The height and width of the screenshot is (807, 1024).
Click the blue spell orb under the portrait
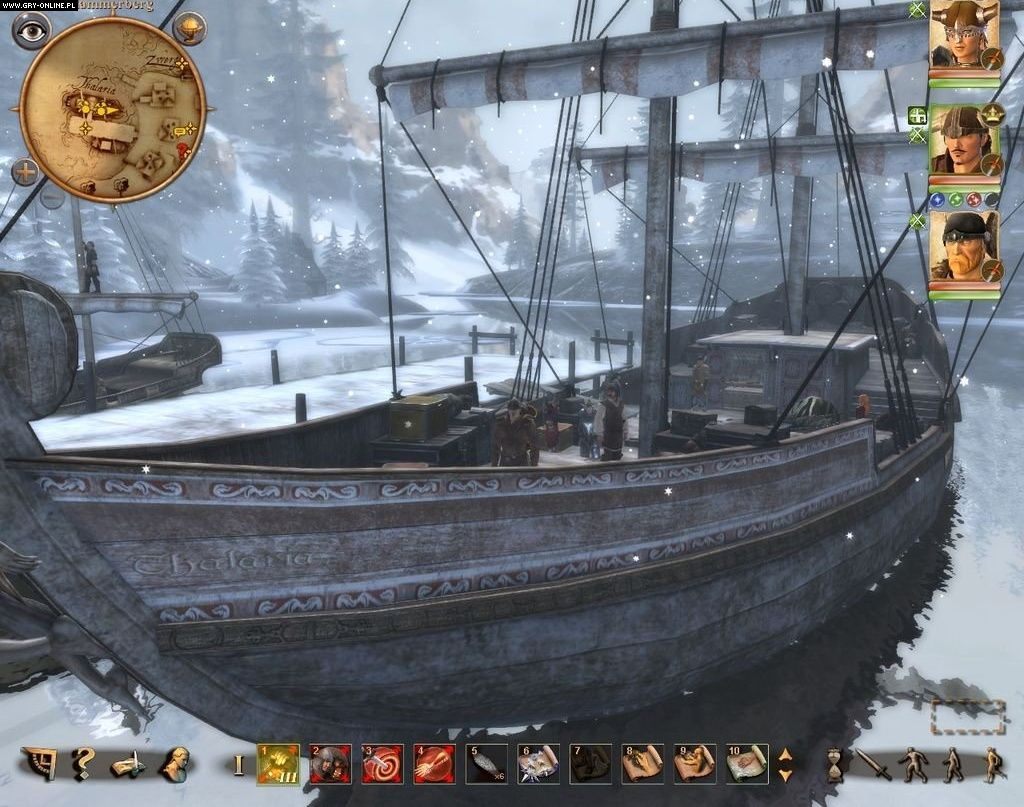point(937,200)
